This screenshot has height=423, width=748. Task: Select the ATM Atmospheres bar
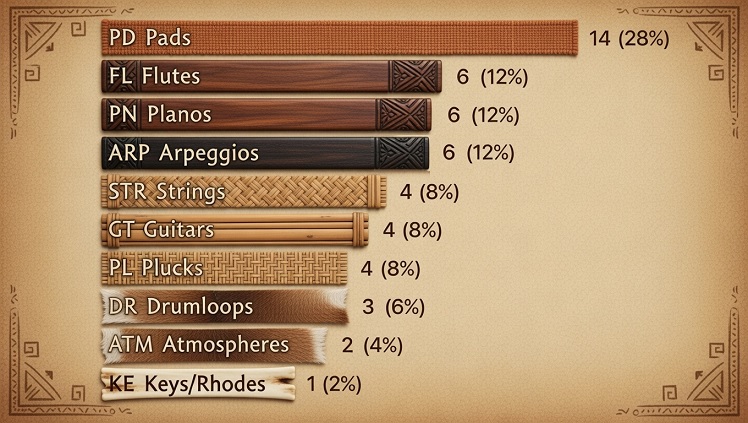click(214, 345)
